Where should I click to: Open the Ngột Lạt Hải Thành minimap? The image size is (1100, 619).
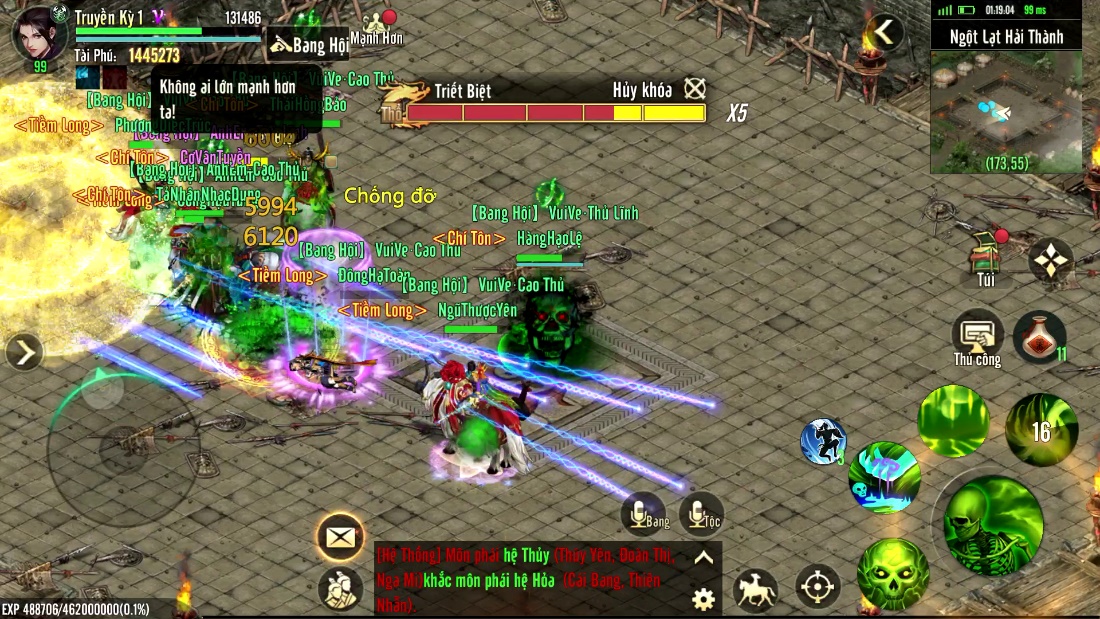point(1006,112)
